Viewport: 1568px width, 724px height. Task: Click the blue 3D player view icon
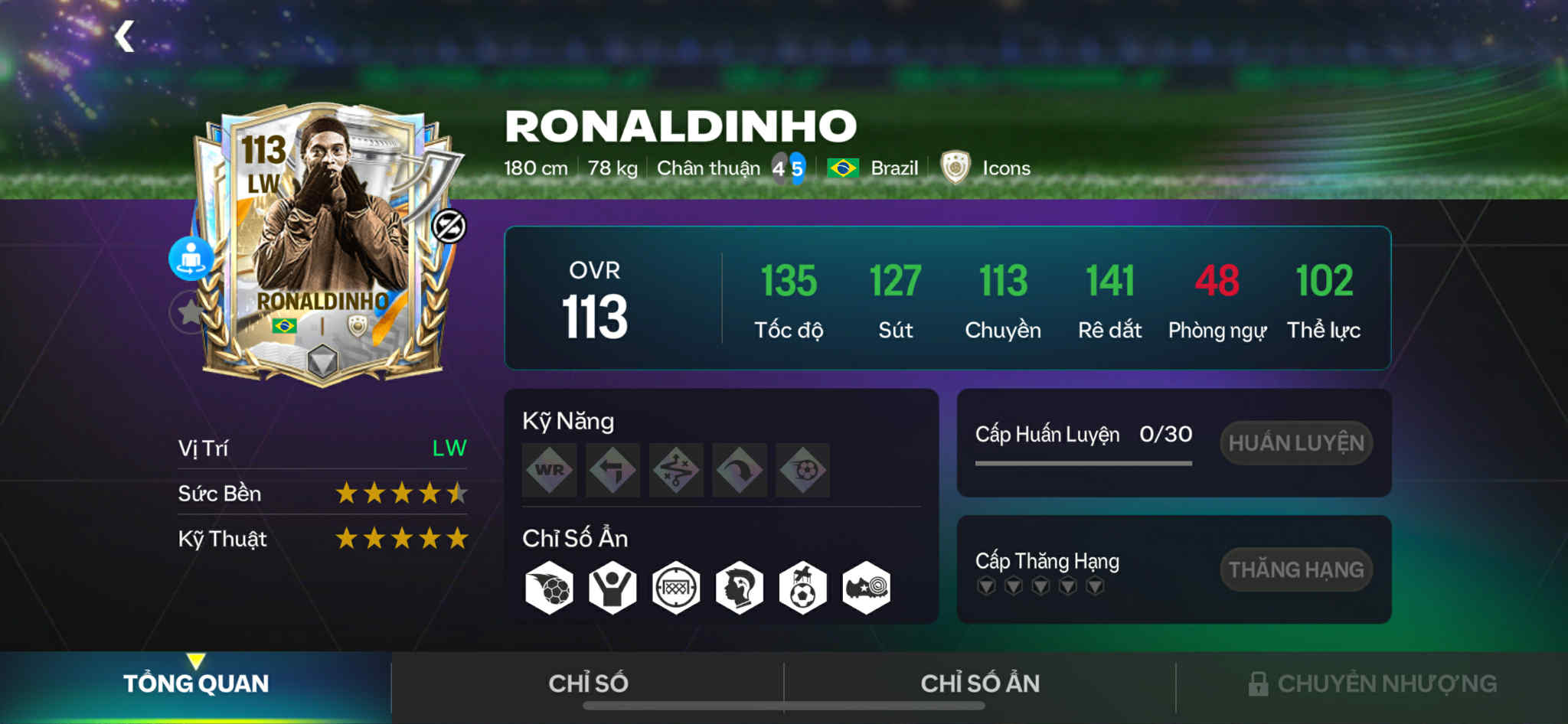point(191,259)
